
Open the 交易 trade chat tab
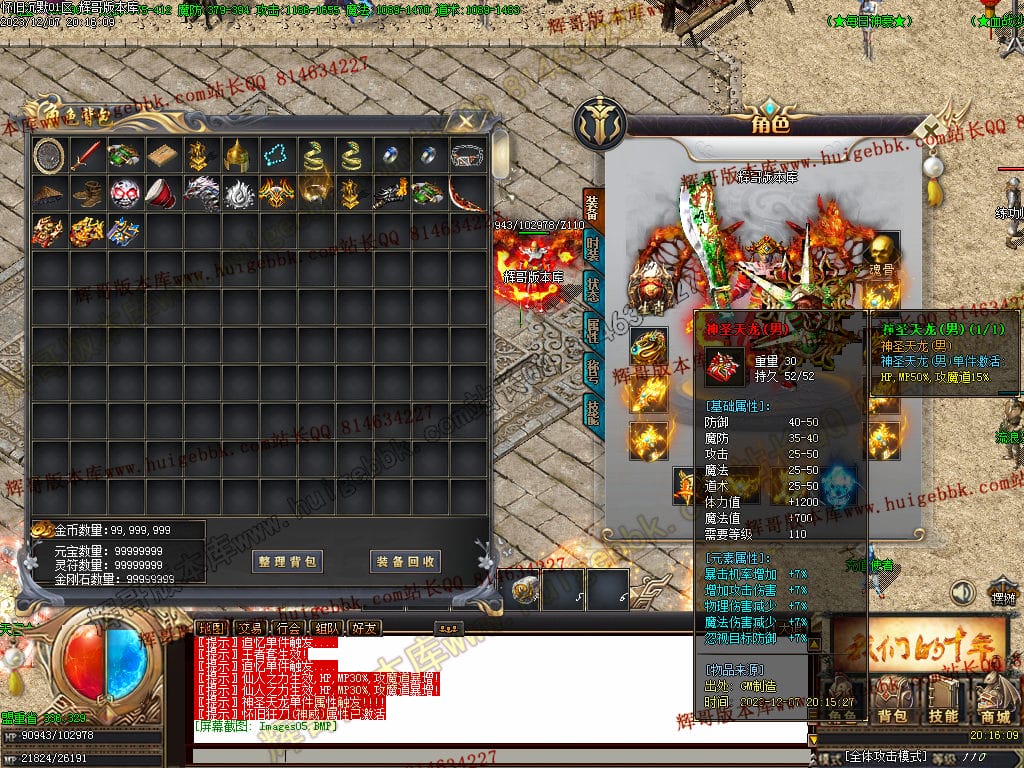point(250,628)
